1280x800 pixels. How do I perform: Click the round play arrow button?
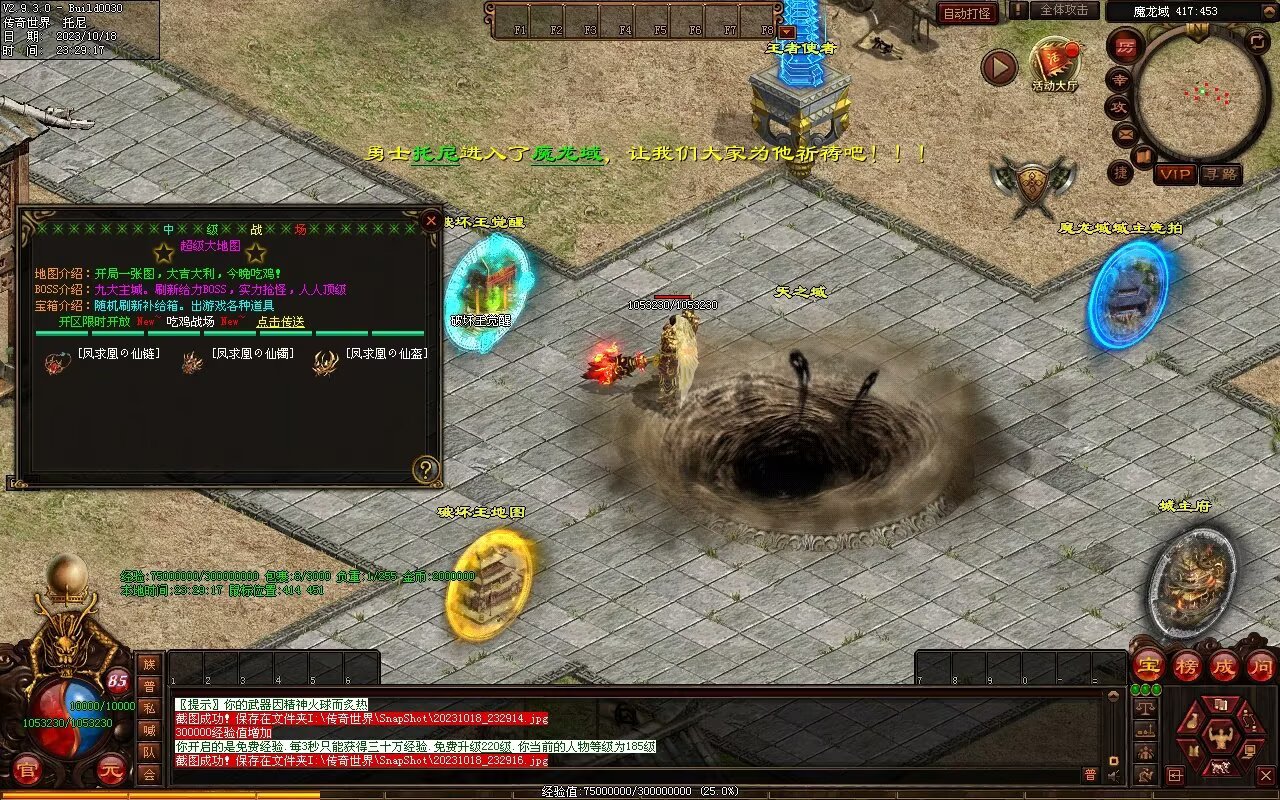pyautogui.click(x=998, y=67)
